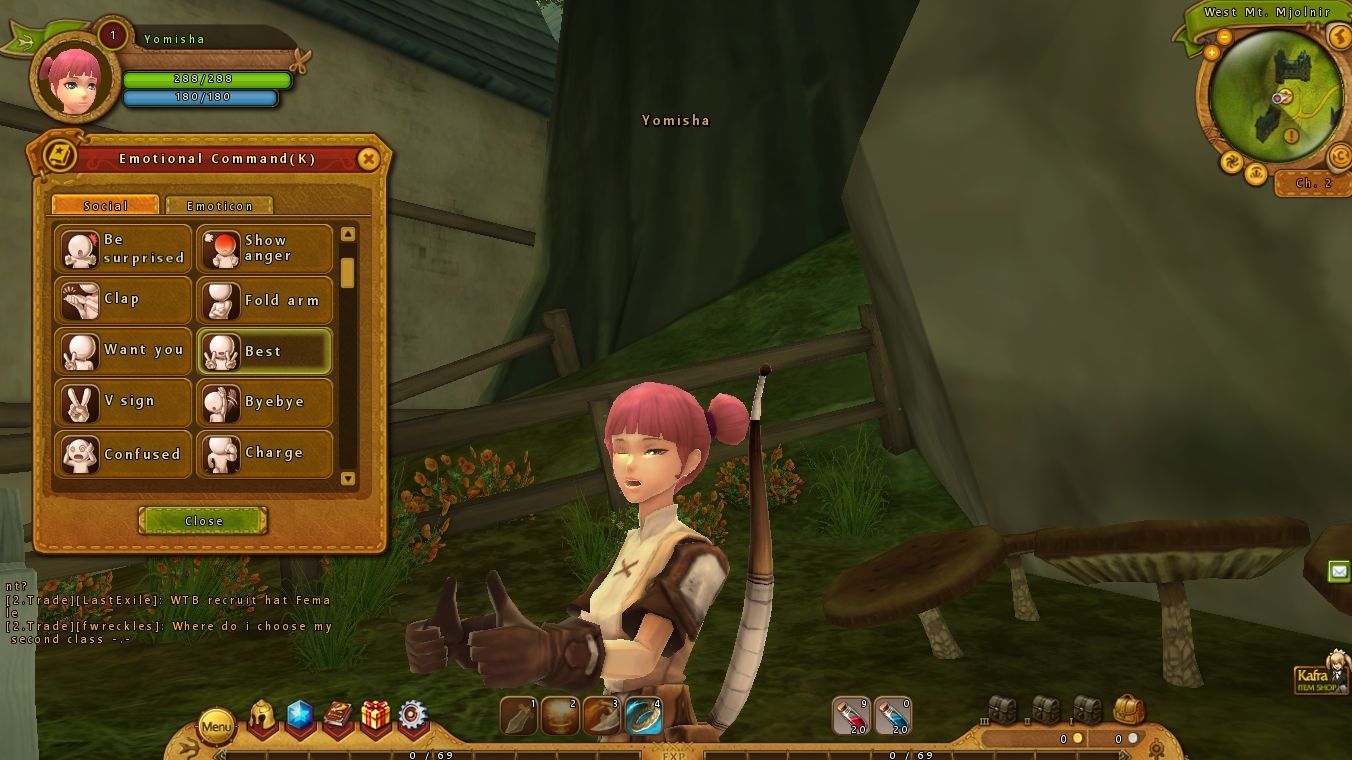Close the Emotional Command window with X
The height and width of the screenshot is (760, 1352).
368,159
